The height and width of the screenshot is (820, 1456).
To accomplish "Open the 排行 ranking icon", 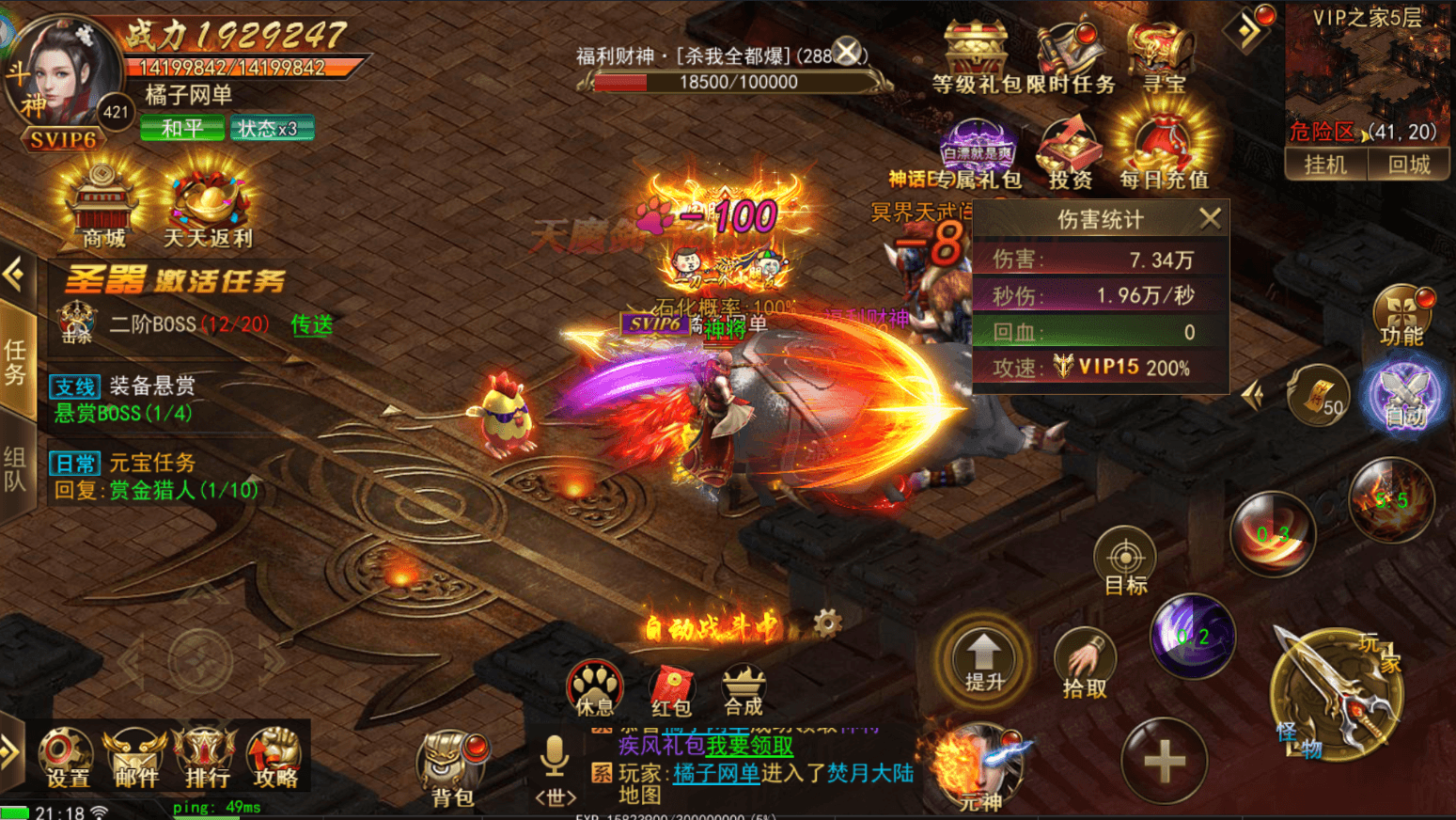I will click(204, 757).
